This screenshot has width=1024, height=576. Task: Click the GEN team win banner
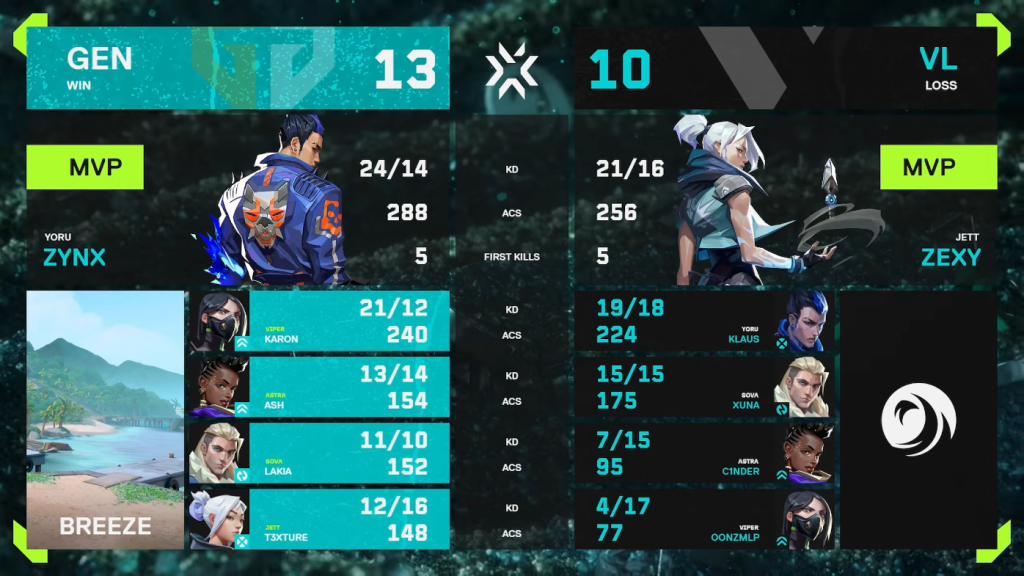pyautogui.click(x=237, y=68)
